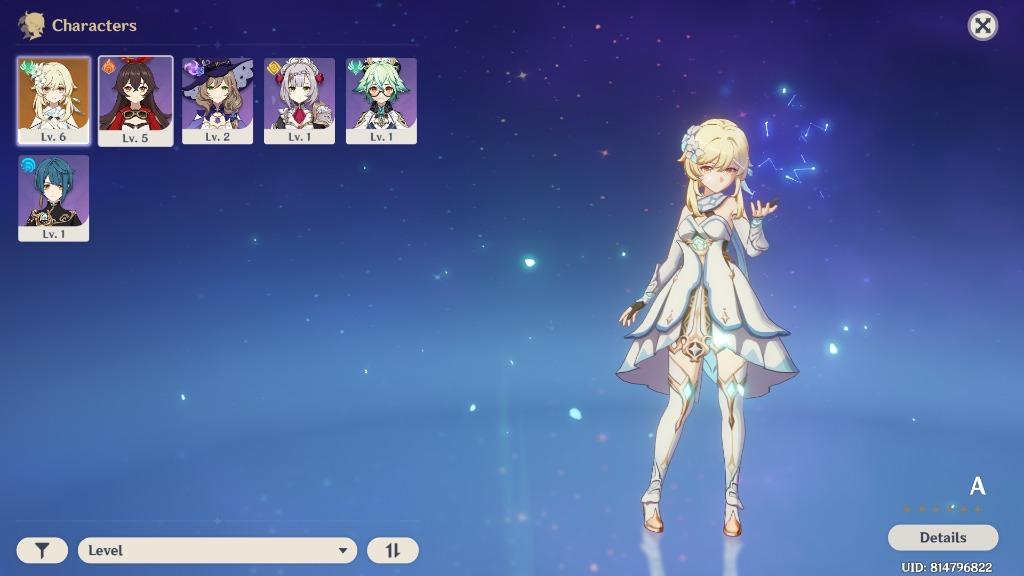Choose Sucrose's green-haired glasses portrait

(381, 100)
